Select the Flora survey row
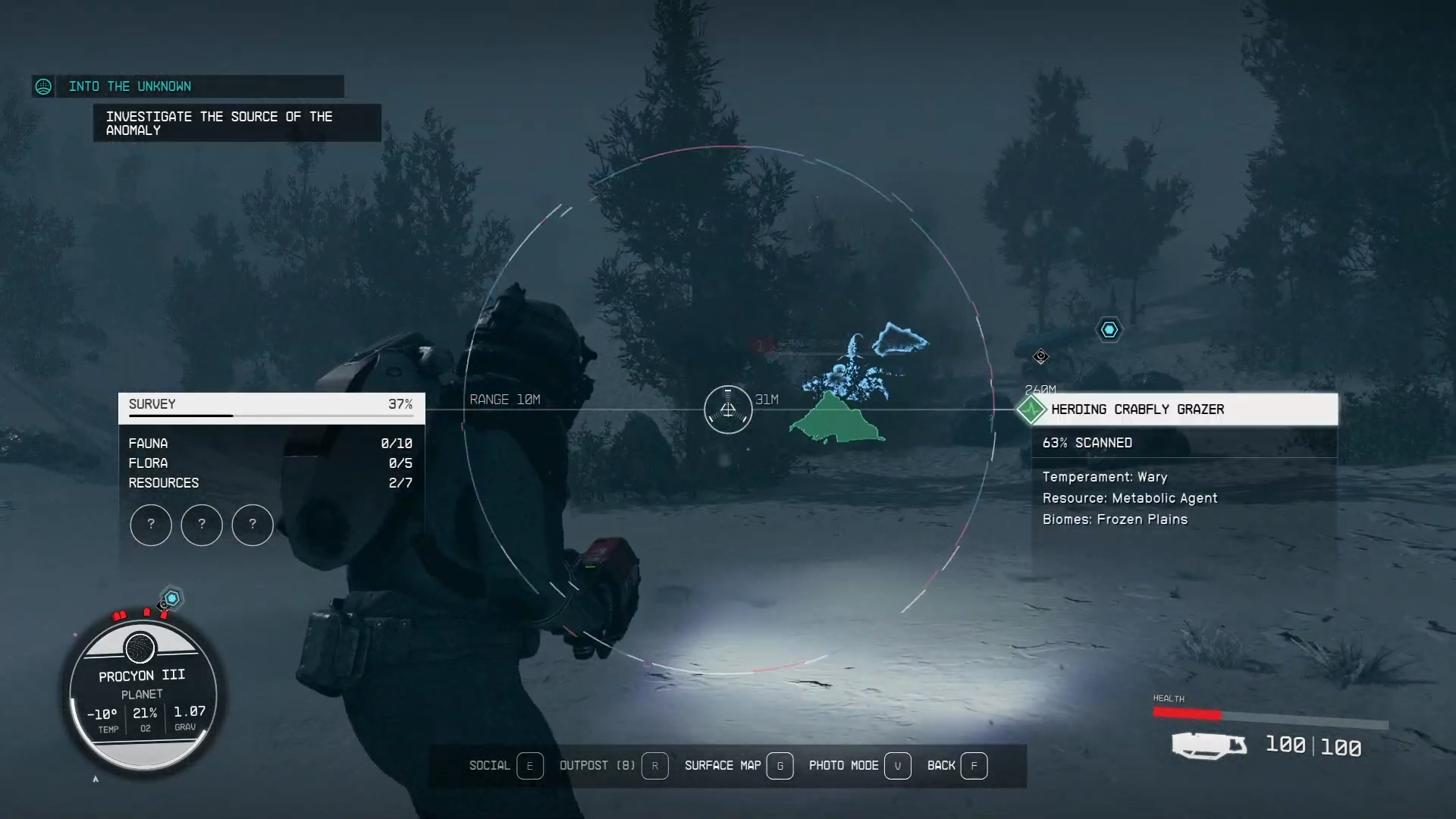This screenshot has height=819, width=1456. tap(270, 463)
